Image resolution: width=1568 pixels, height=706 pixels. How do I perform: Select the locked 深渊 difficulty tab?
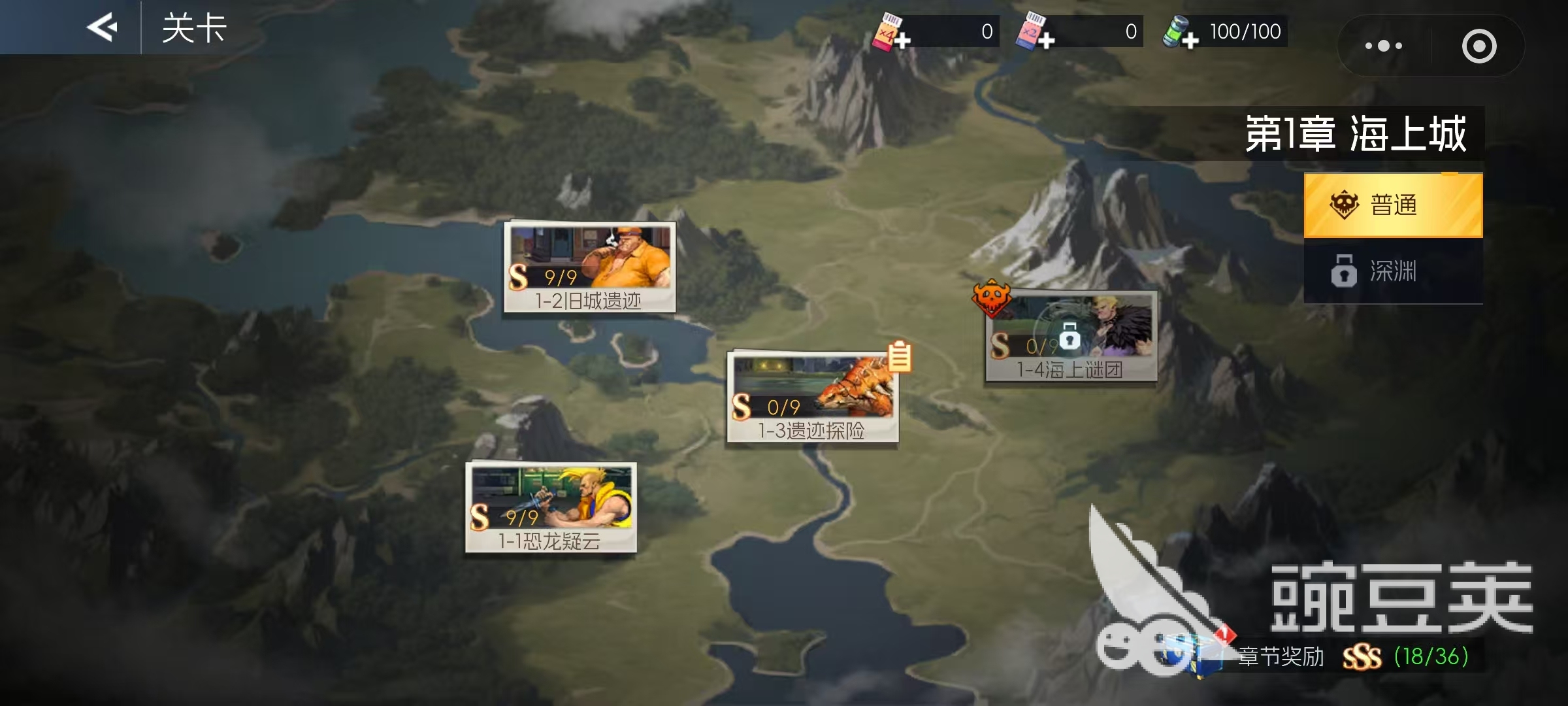click(x=1393, y=271)
